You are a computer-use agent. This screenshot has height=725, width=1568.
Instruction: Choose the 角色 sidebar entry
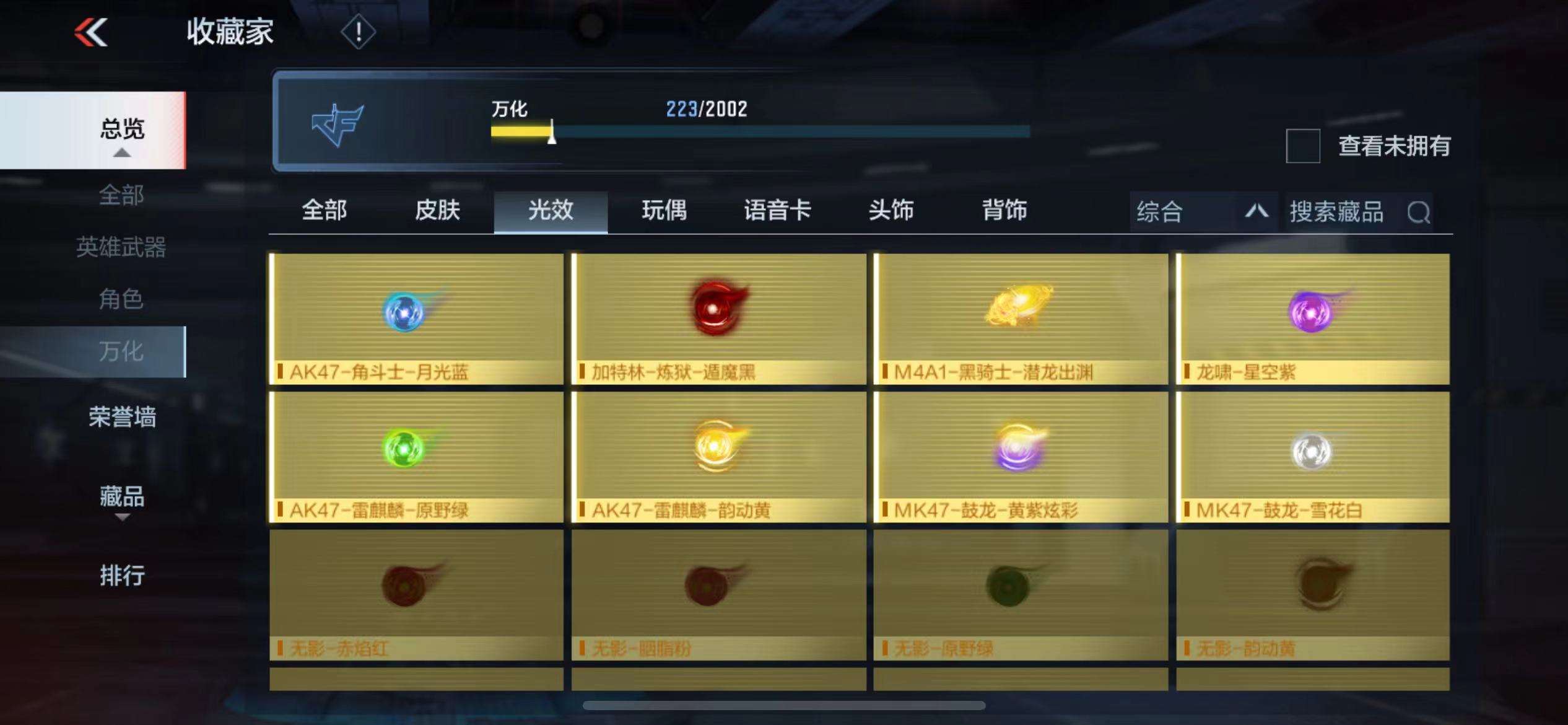tap(121, 299)
